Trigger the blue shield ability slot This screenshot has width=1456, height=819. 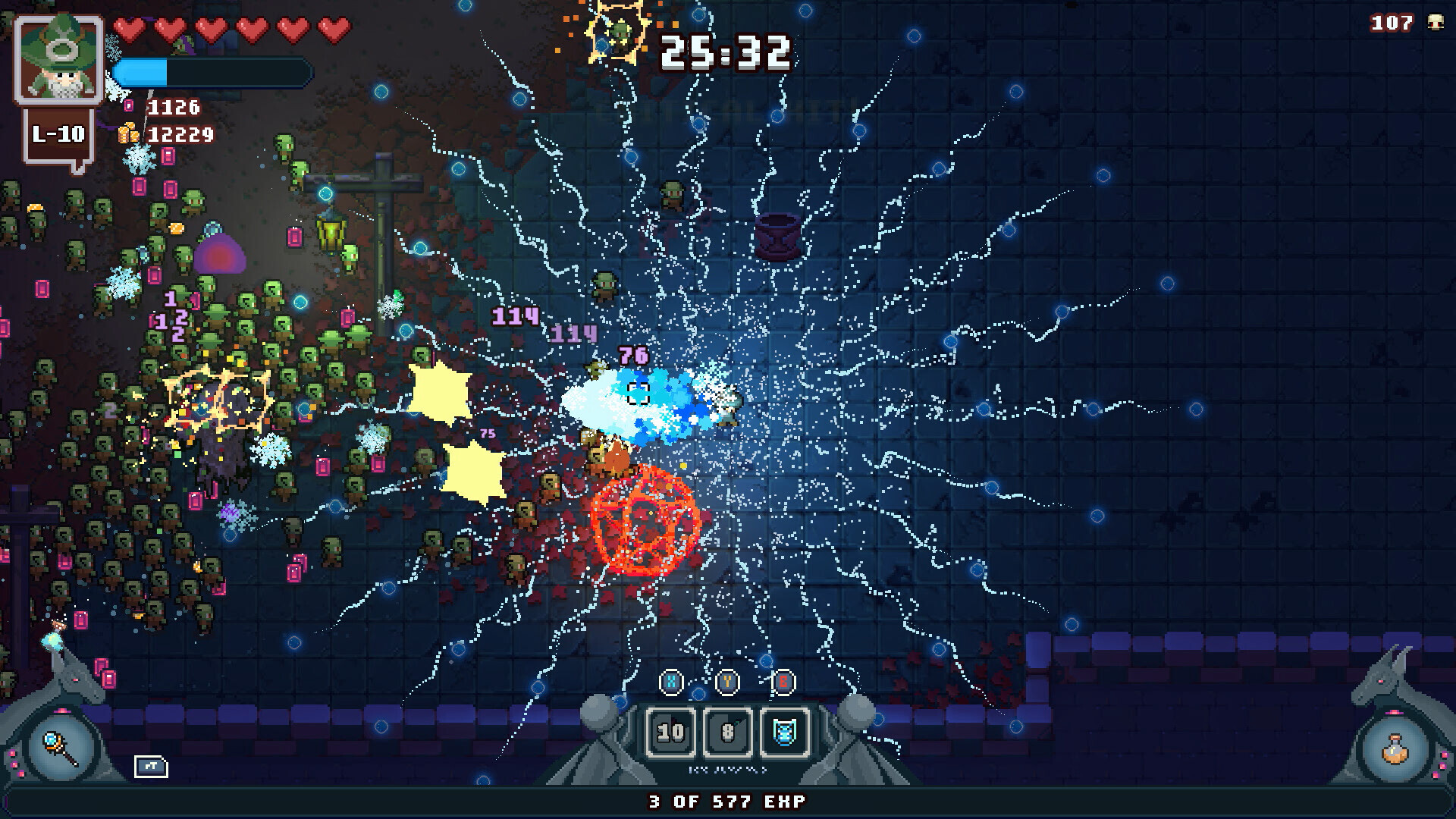click(x=784, y=732)
